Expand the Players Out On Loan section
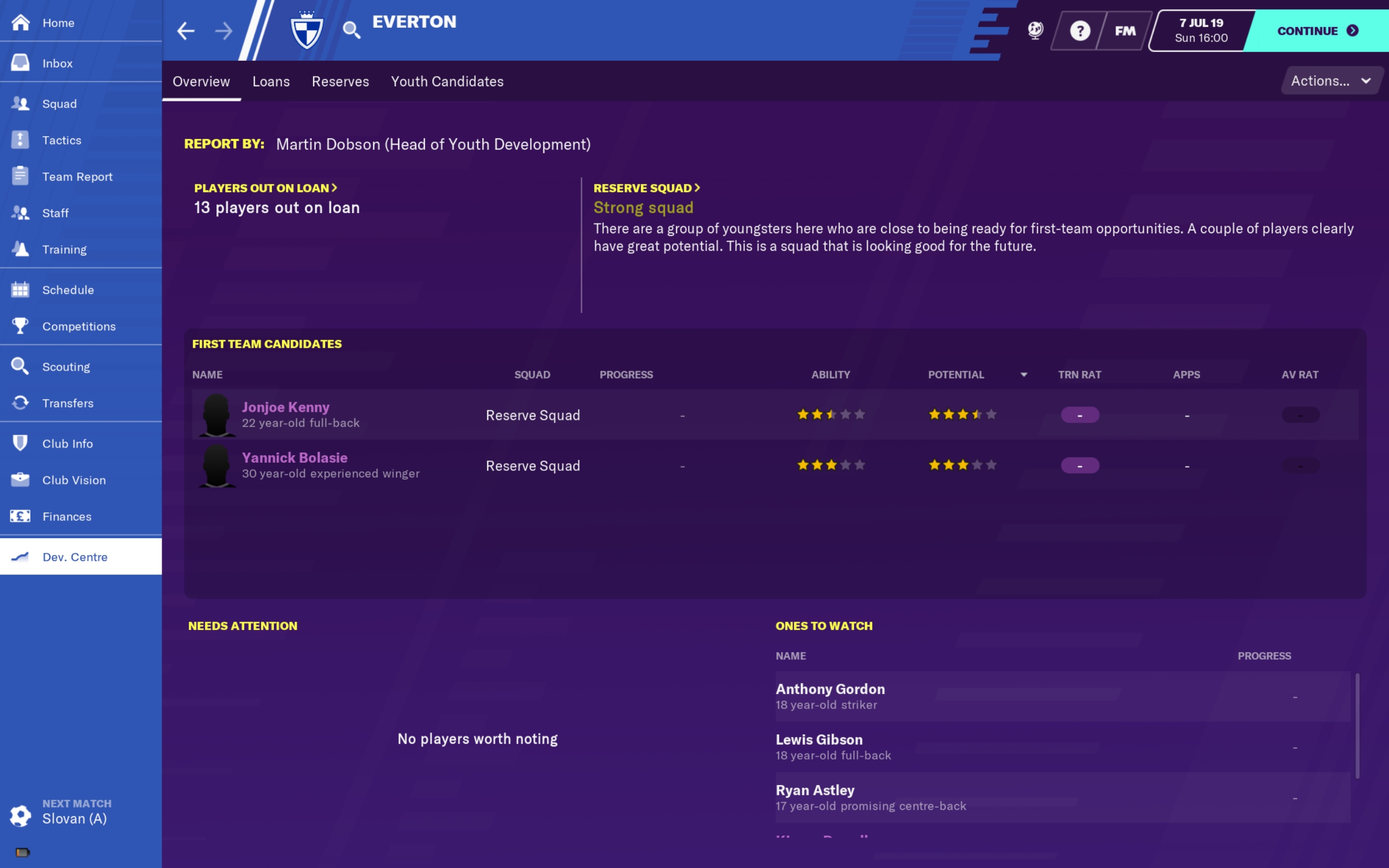Screen dimensions: 1389x868 265,188
